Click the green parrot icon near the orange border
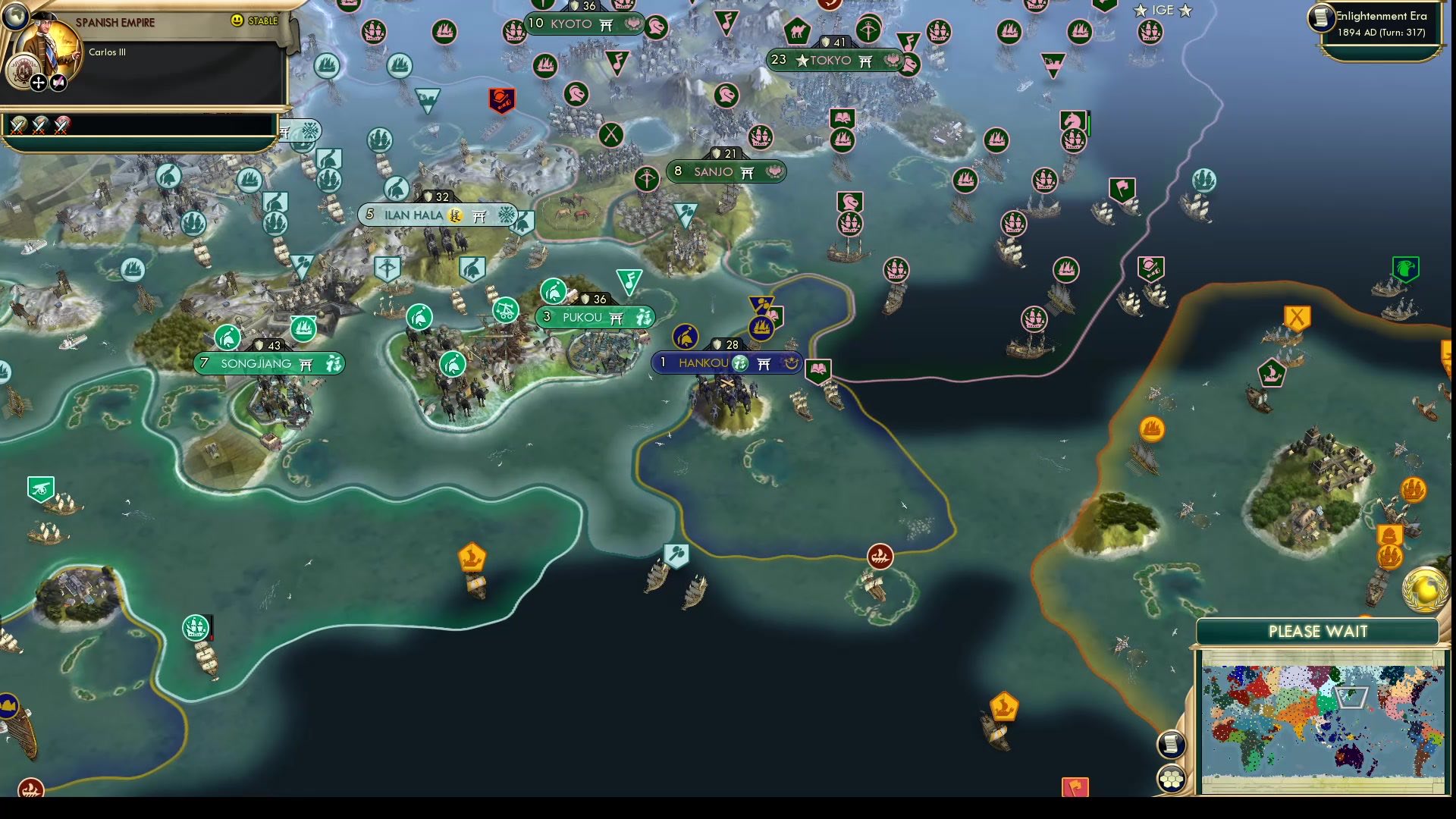Viewport: 1456px width, 819px height. (1407, 267)
